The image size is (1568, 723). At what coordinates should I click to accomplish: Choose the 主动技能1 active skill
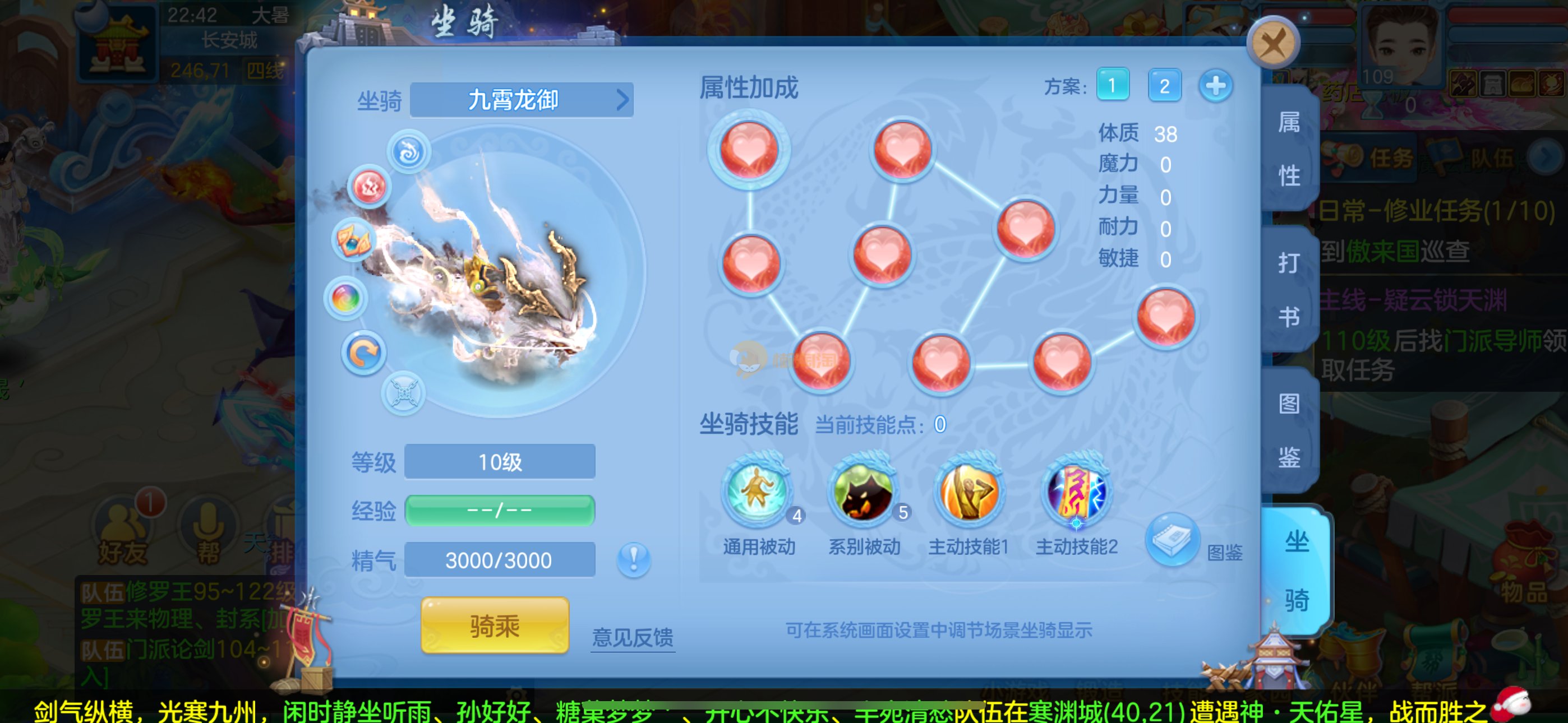[x=969, y=492]
